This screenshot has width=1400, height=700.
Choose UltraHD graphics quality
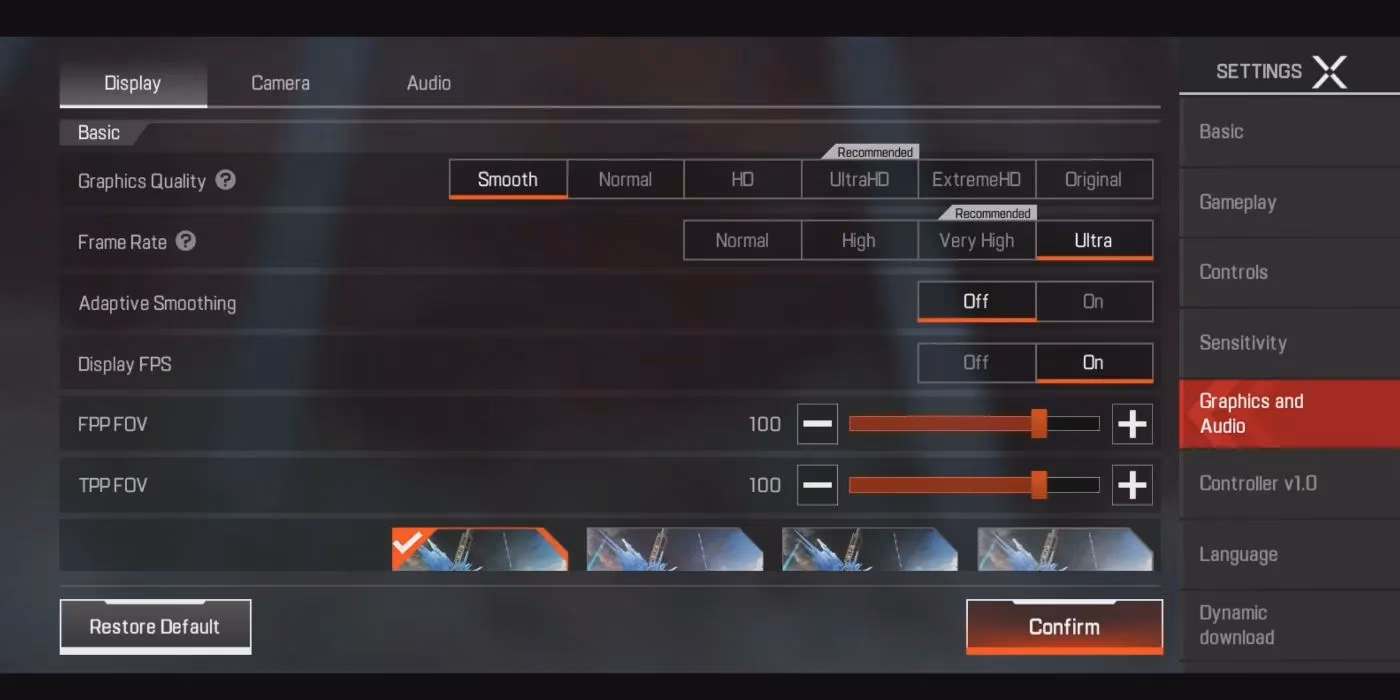coord(859,180)
